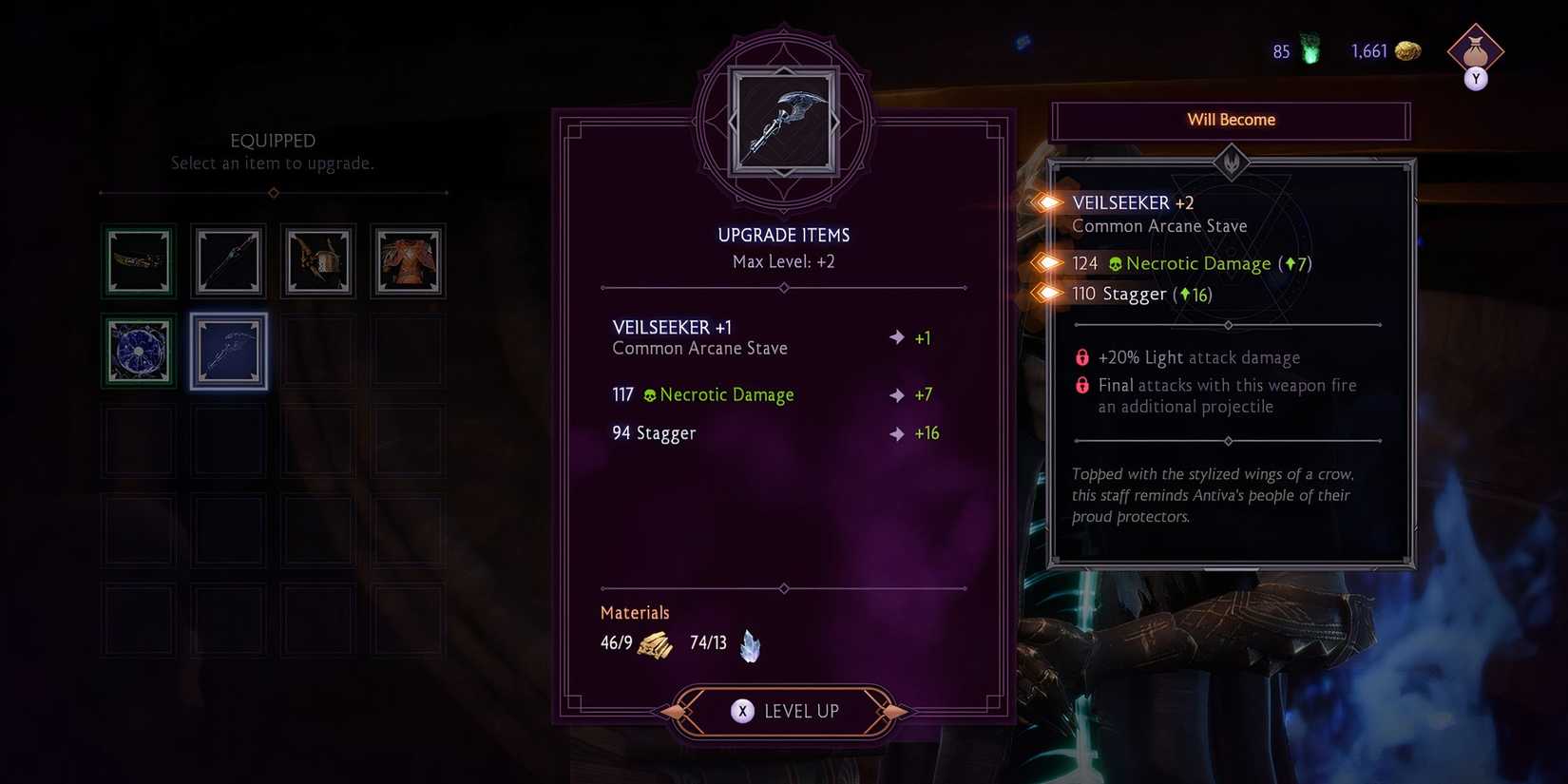Confirm the Veilseeker Level Up button
Screen dimensions: 1568x784
[x=784, y=711]
